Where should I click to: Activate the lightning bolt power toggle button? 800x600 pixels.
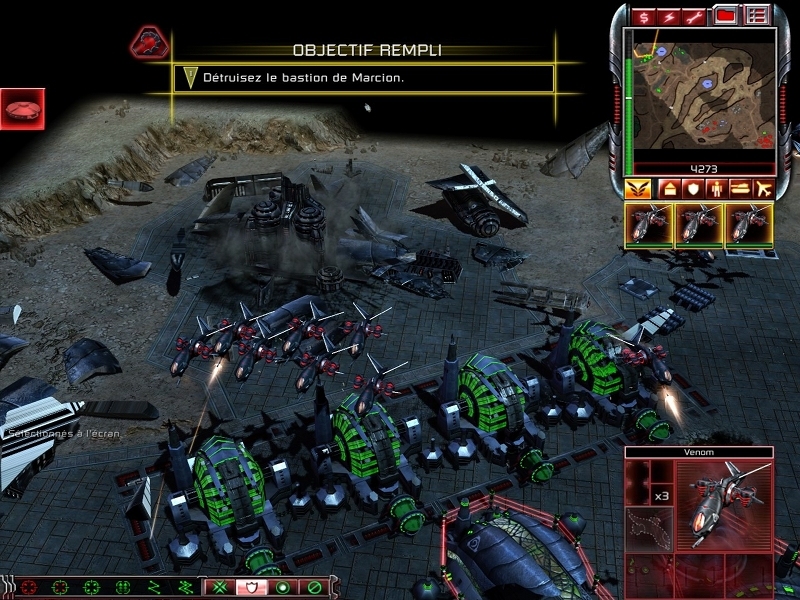coord(669,17)
